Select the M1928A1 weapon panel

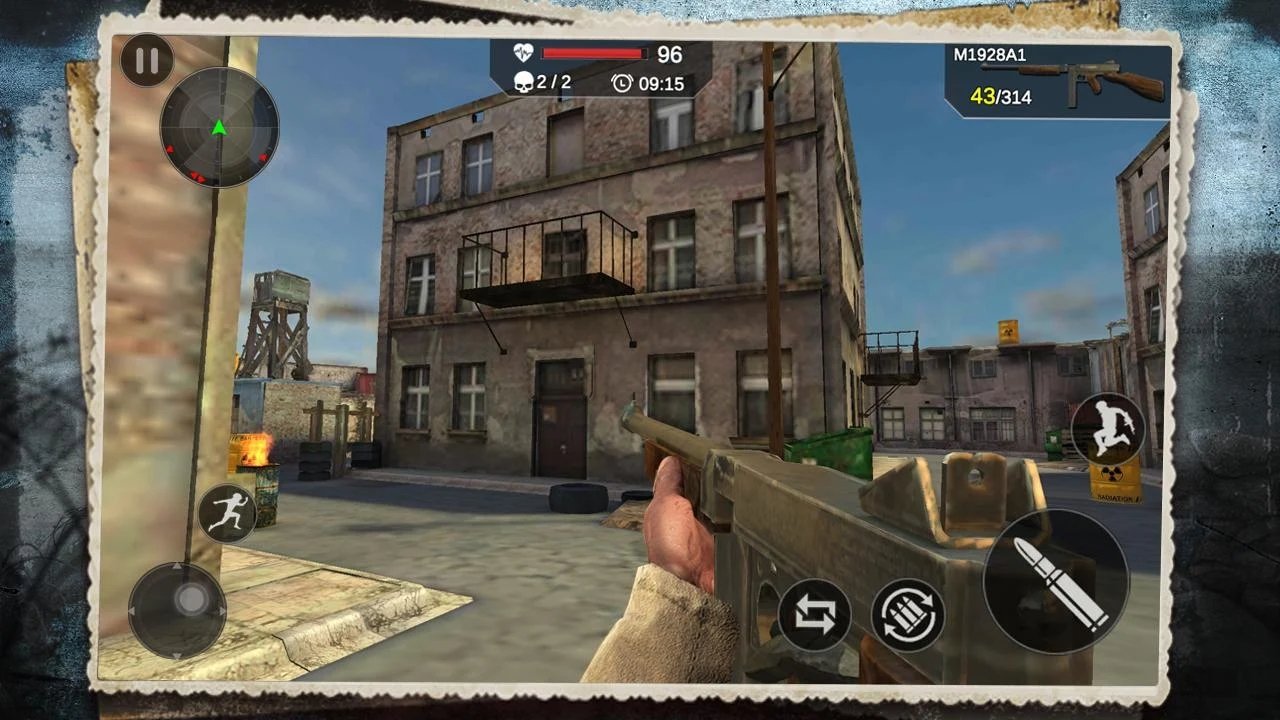click(1058, 82)
